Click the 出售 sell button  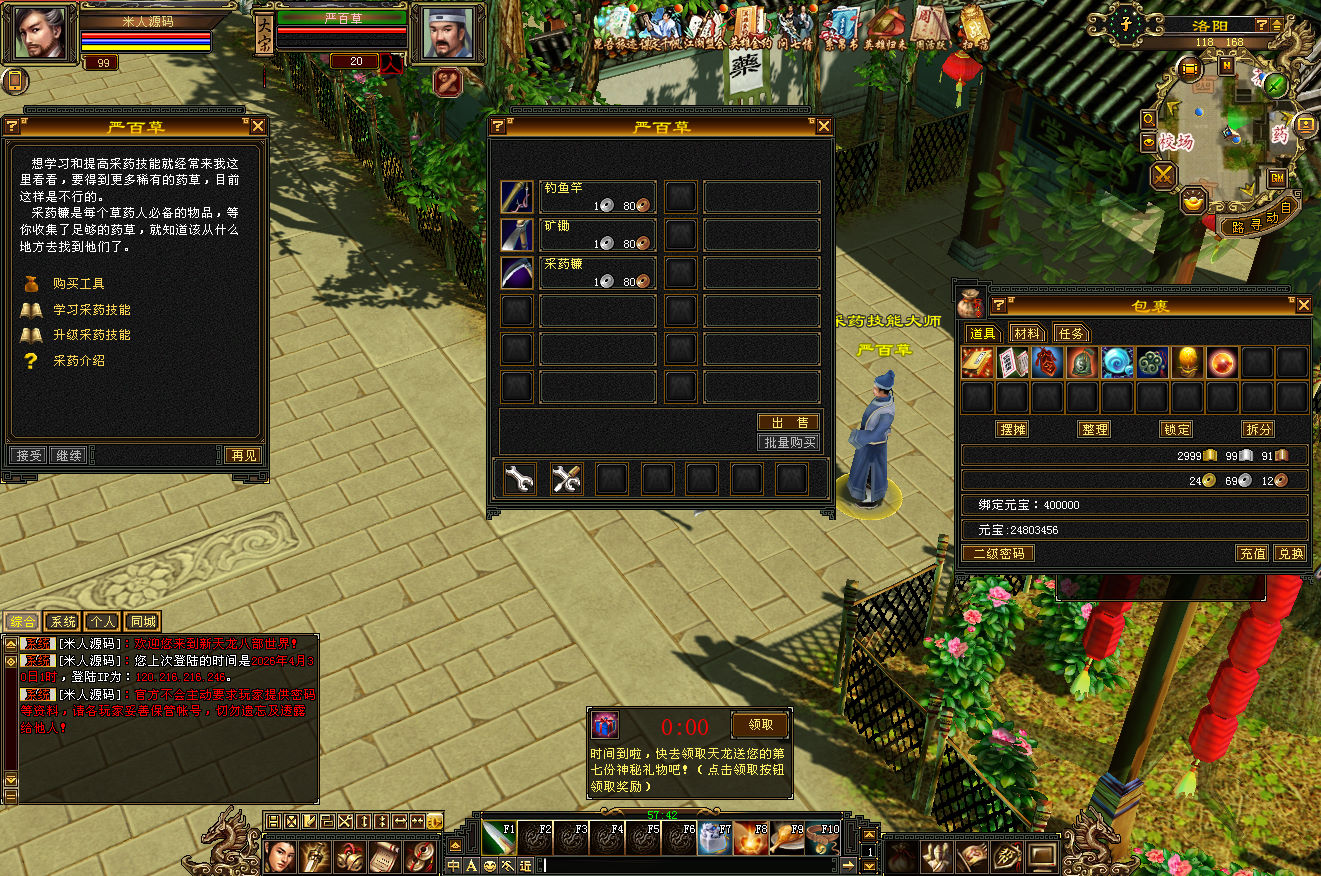(789, 423)
